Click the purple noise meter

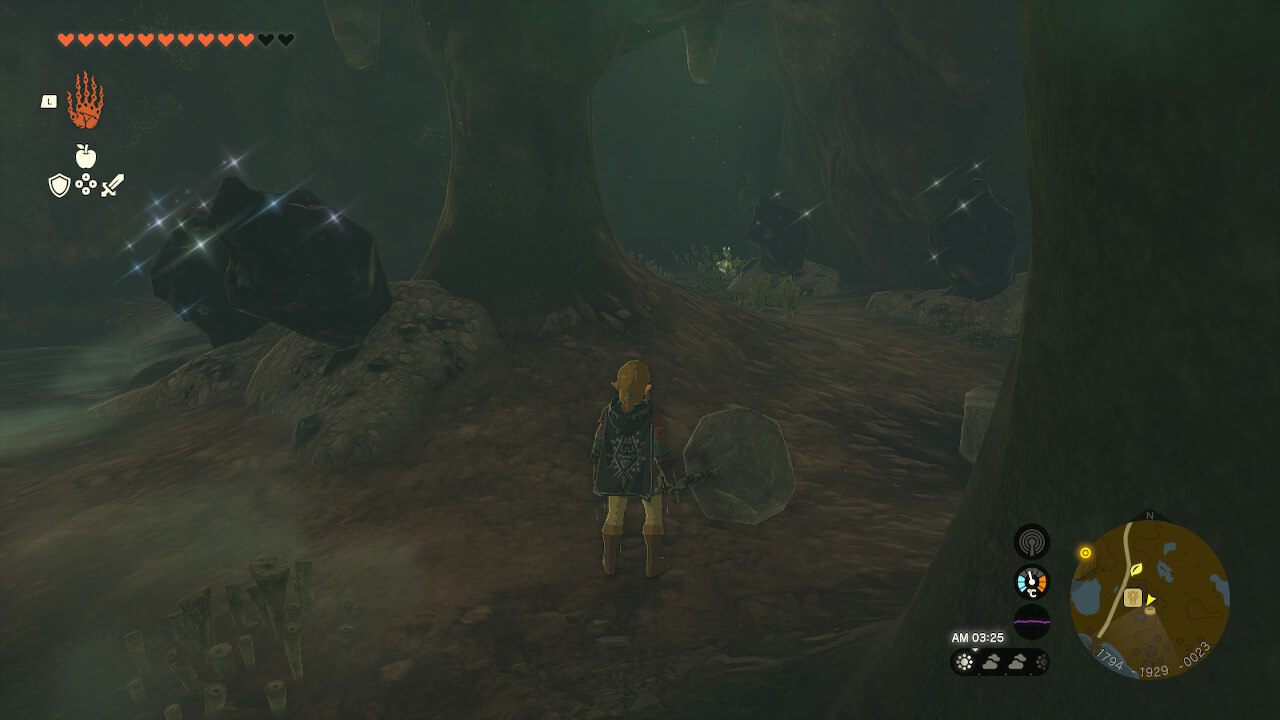[x=1031, y=622]
